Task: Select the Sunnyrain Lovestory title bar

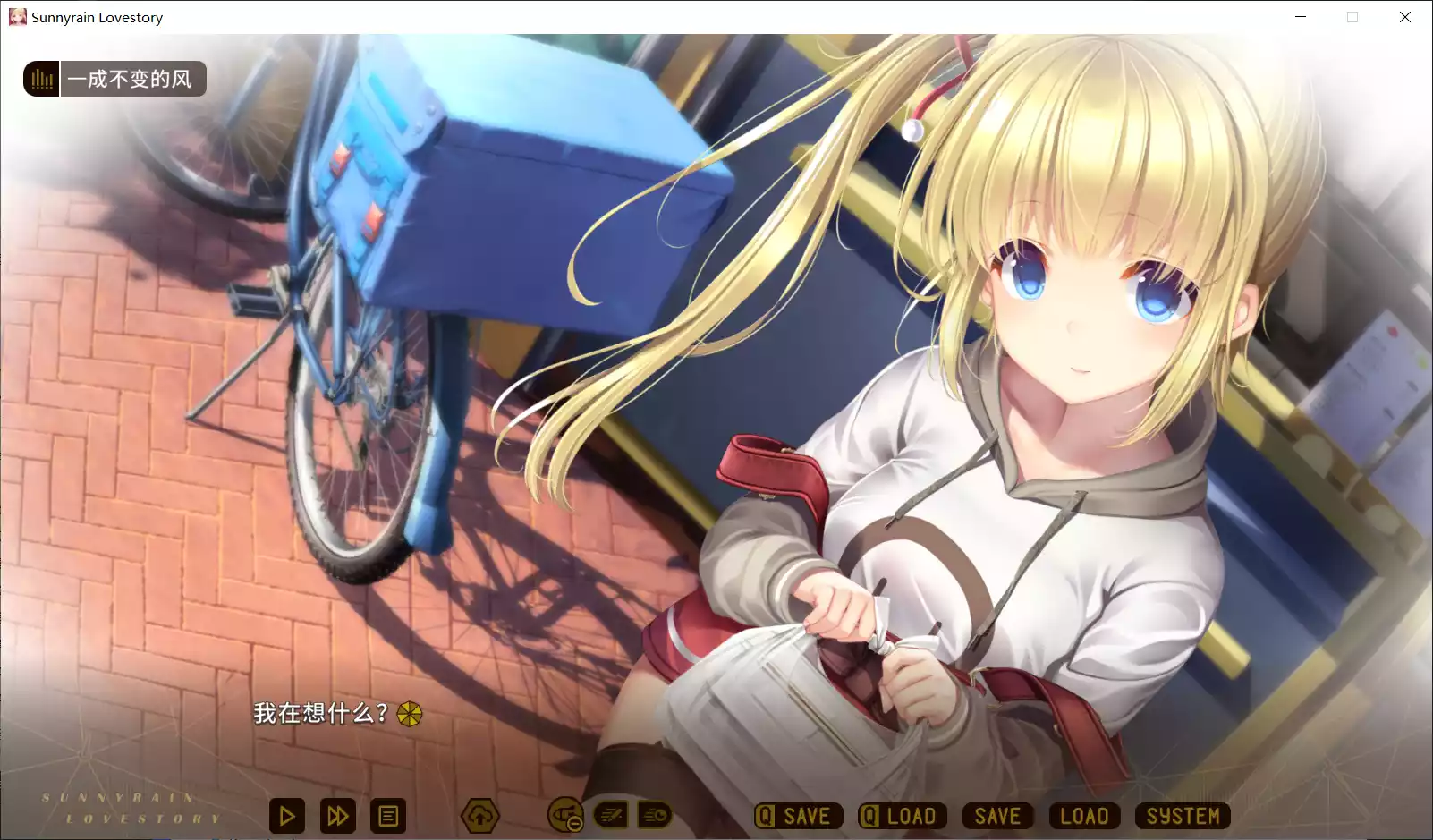Action: [96, 17]
